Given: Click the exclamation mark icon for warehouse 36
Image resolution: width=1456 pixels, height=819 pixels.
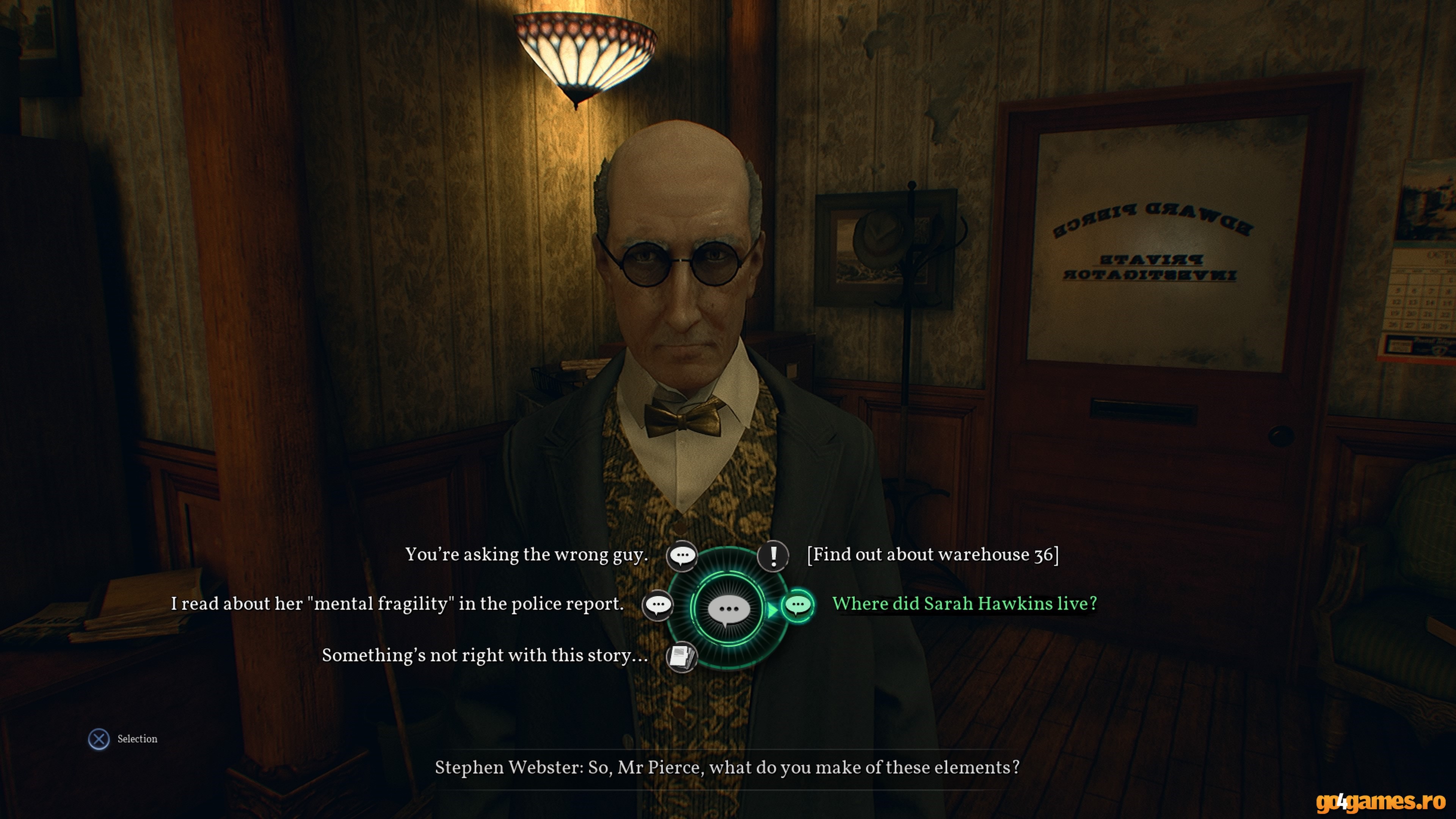Looking at the screenshot, I should (773, 555).
